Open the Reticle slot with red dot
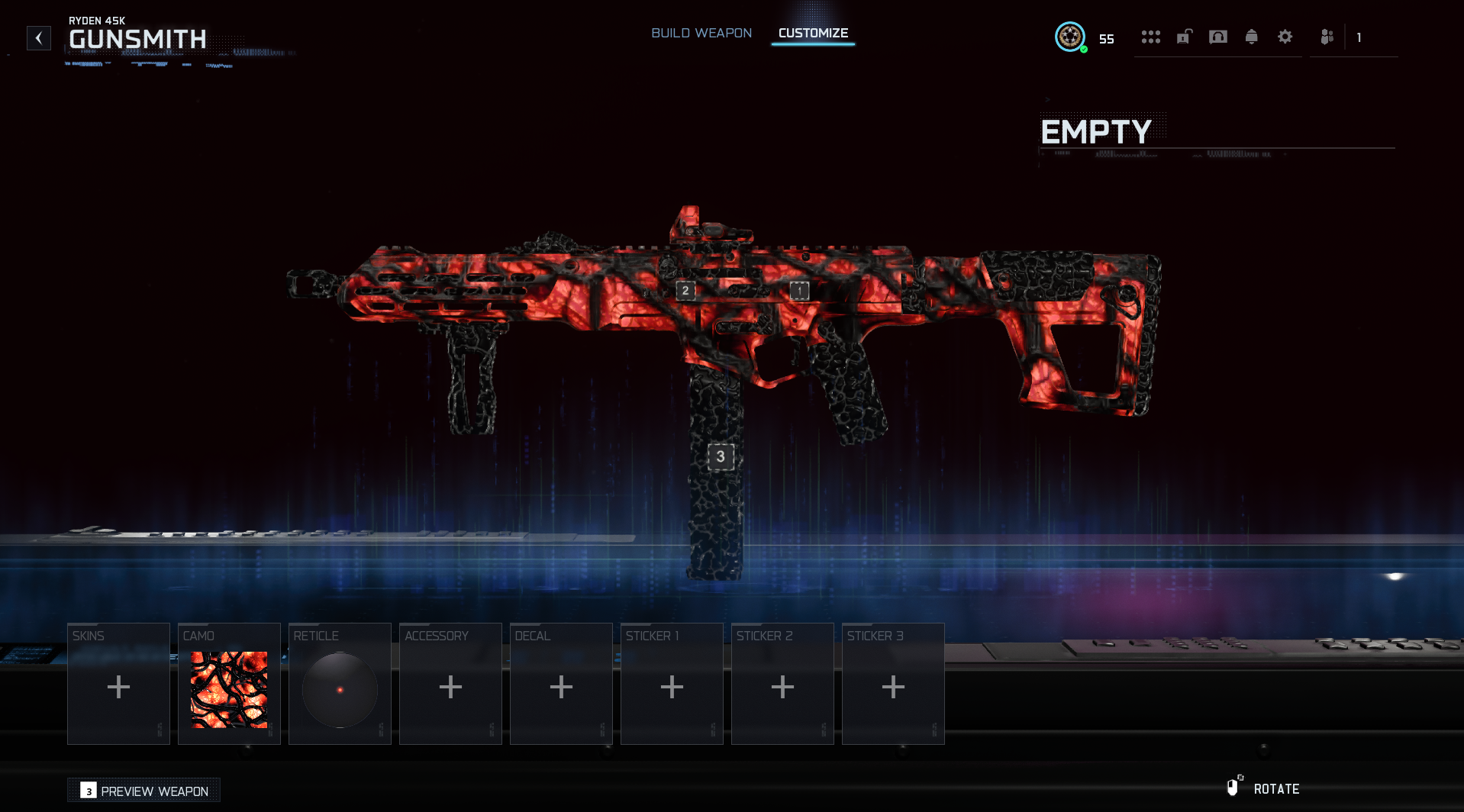Screen dimensions: 1464x812 (340, 684)
